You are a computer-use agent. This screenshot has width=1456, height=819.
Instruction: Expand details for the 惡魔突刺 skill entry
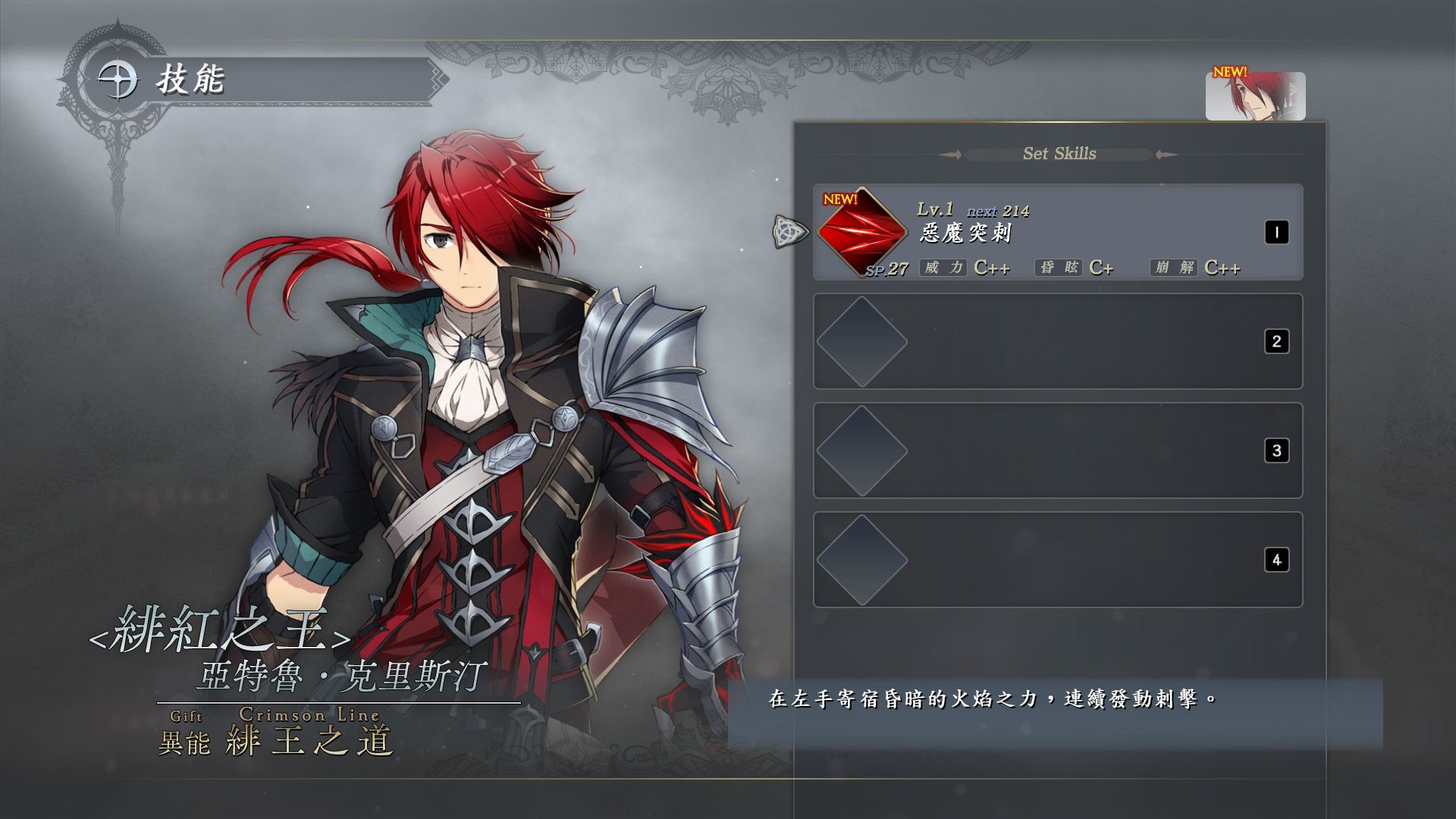coord(1054,234)
